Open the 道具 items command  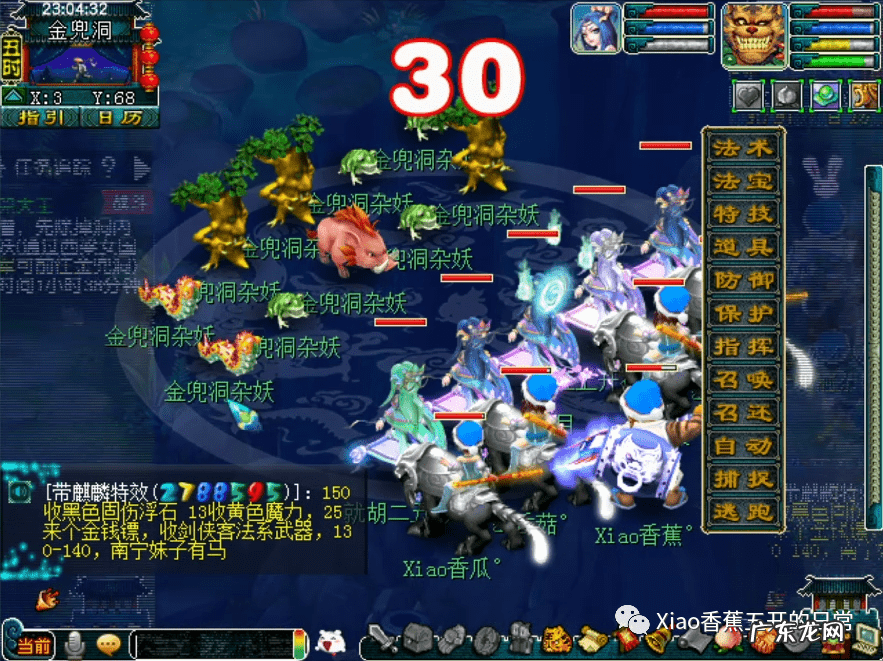click(x=743, y=247)
